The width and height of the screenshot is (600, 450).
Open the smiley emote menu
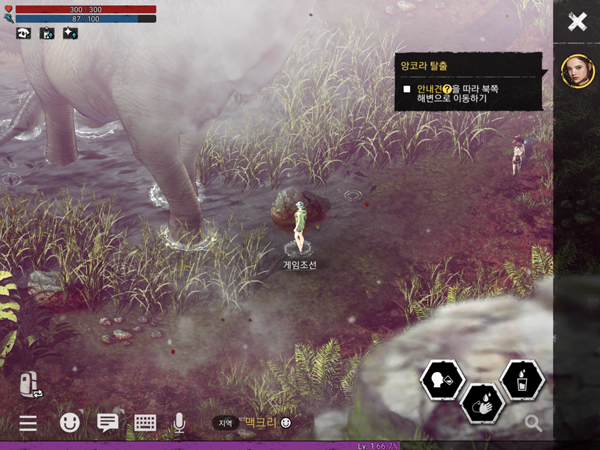69,423
